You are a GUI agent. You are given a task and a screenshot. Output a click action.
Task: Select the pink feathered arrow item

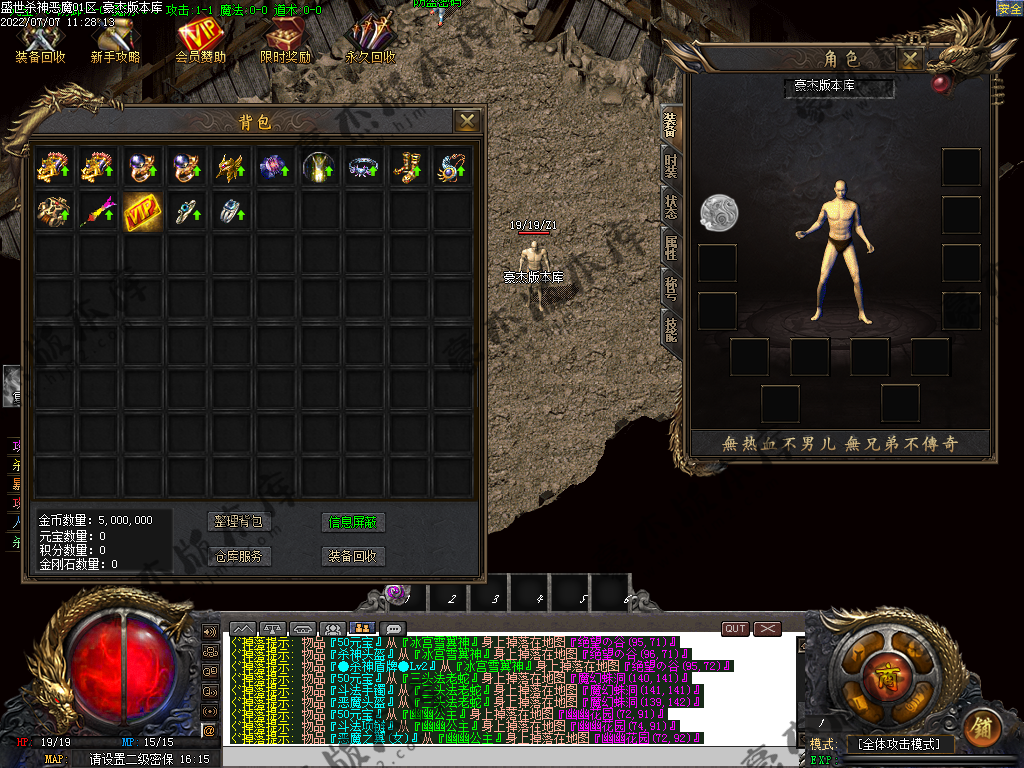coord(98,211)
